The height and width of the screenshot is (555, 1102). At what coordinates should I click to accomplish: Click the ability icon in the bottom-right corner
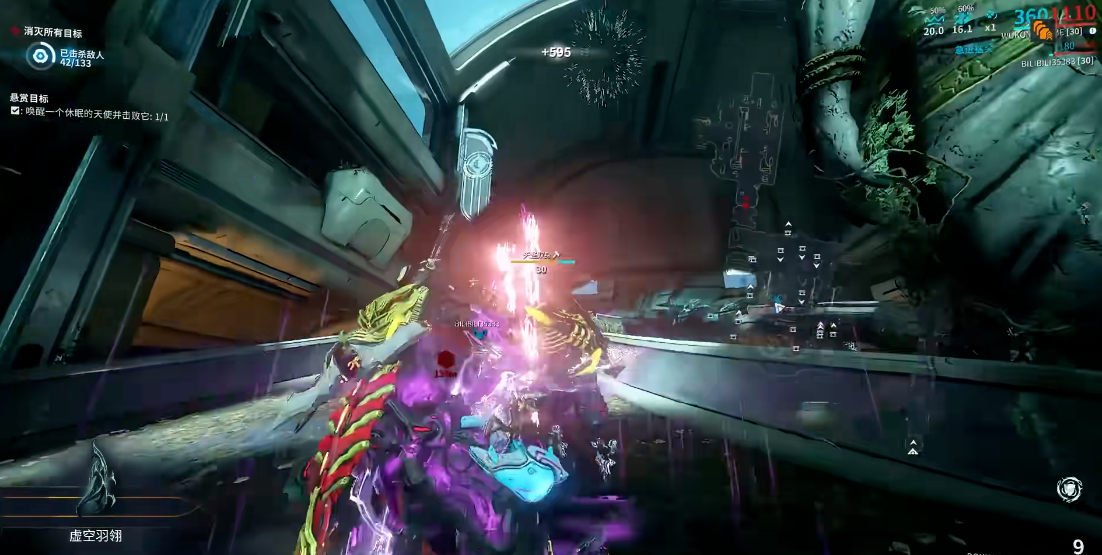(1068, 489)
